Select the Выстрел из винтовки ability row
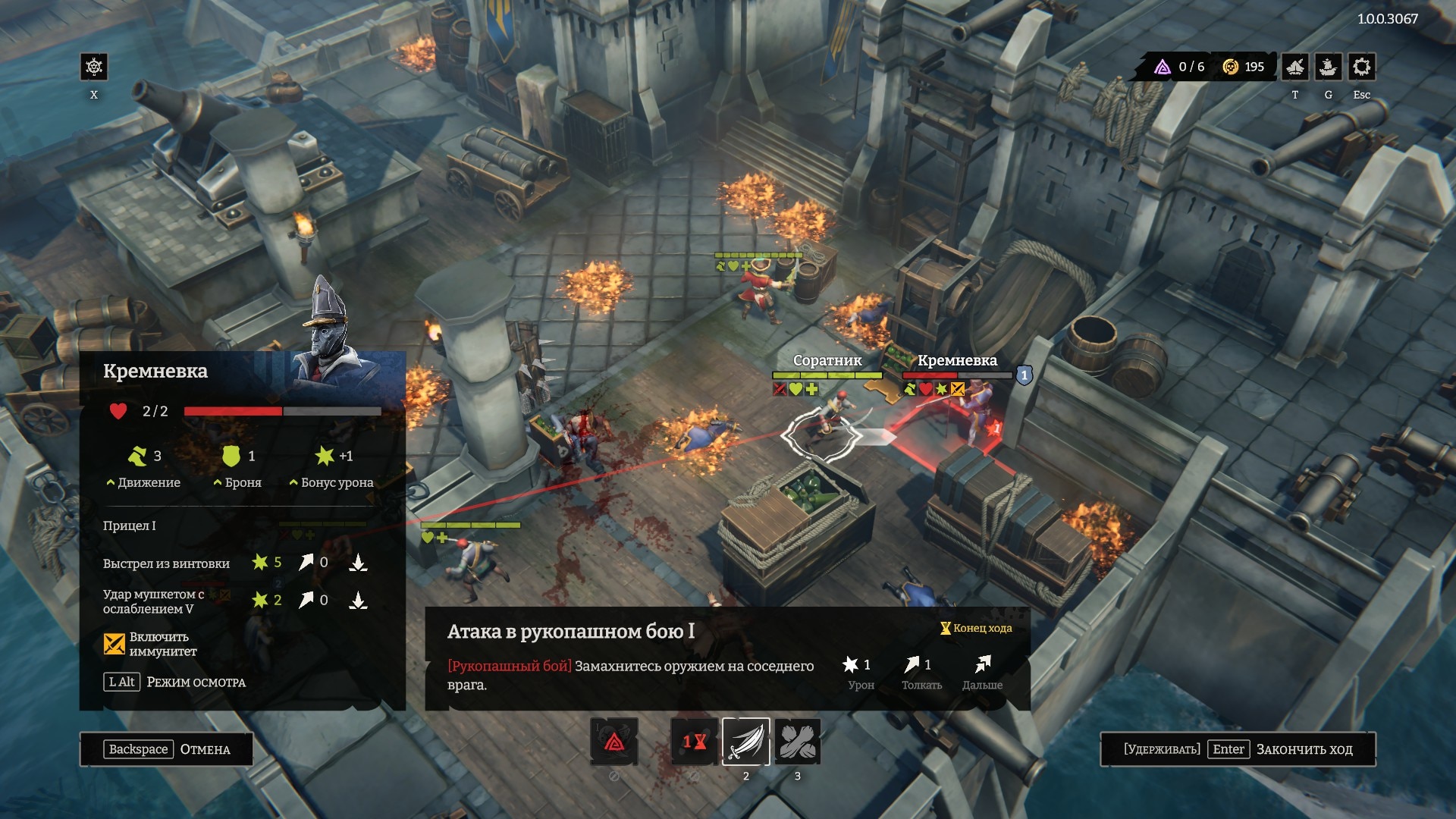The height and width of the screenshot is (819, 1456). pyautogui.click(x=167, y=563)
